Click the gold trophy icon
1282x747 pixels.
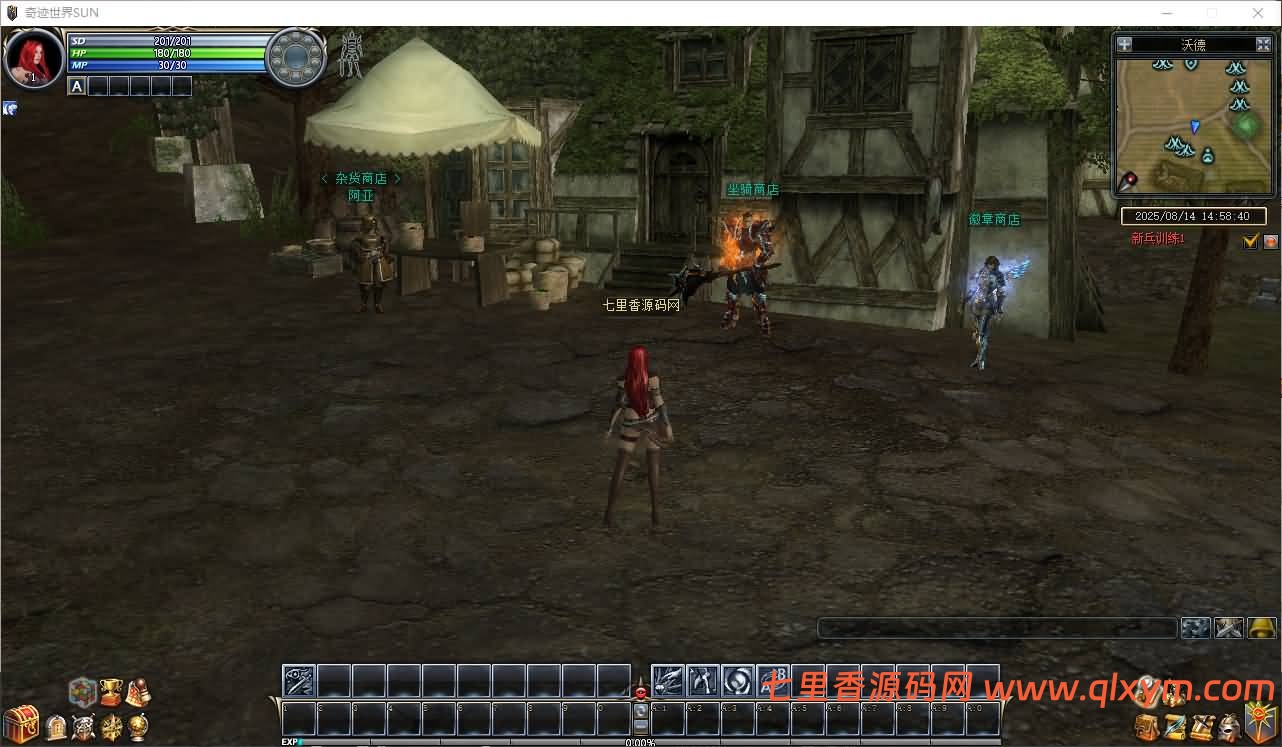(x=110, y=692)
